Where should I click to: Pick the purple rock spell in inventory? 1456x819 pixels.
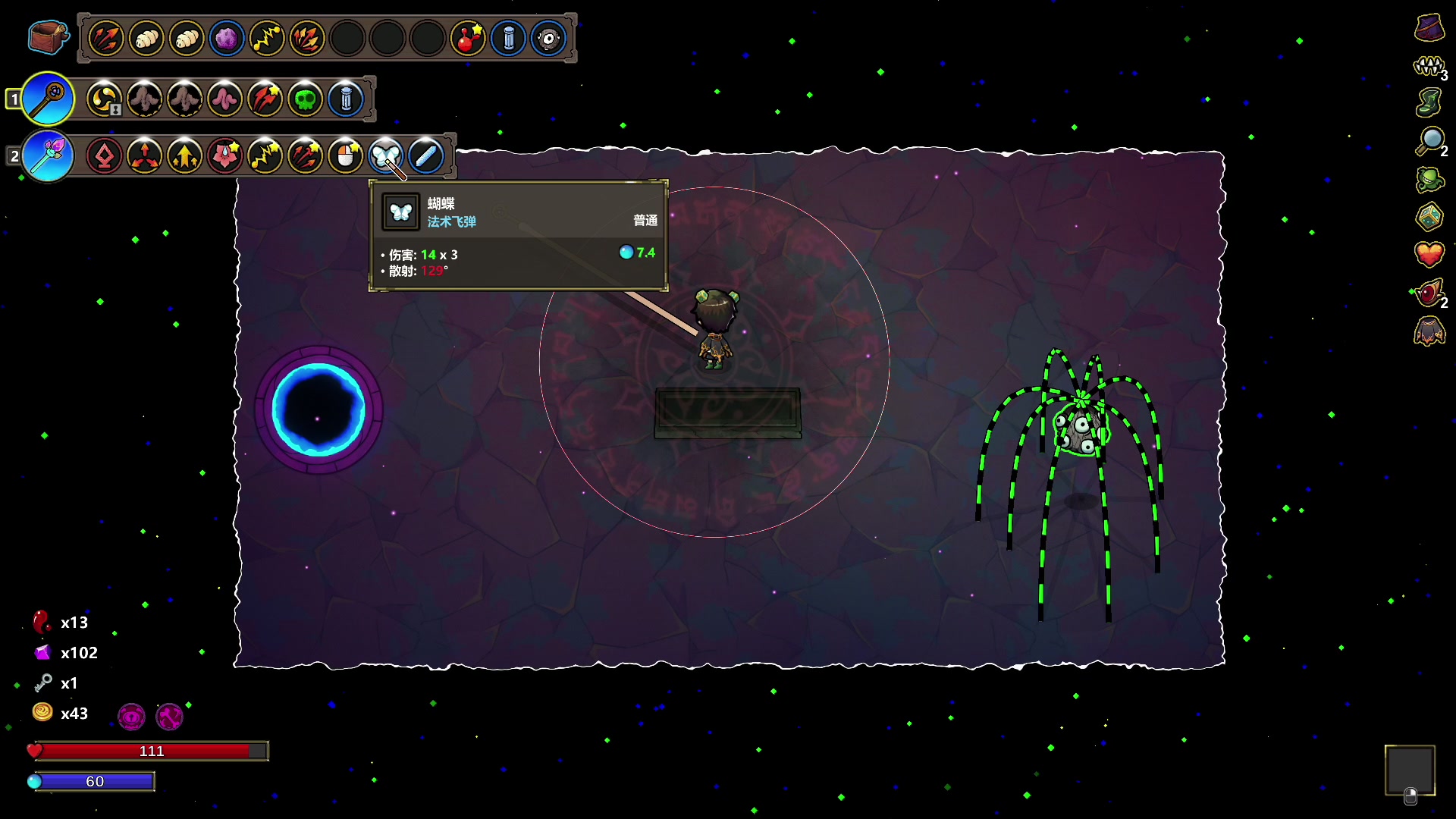(226, 38)
